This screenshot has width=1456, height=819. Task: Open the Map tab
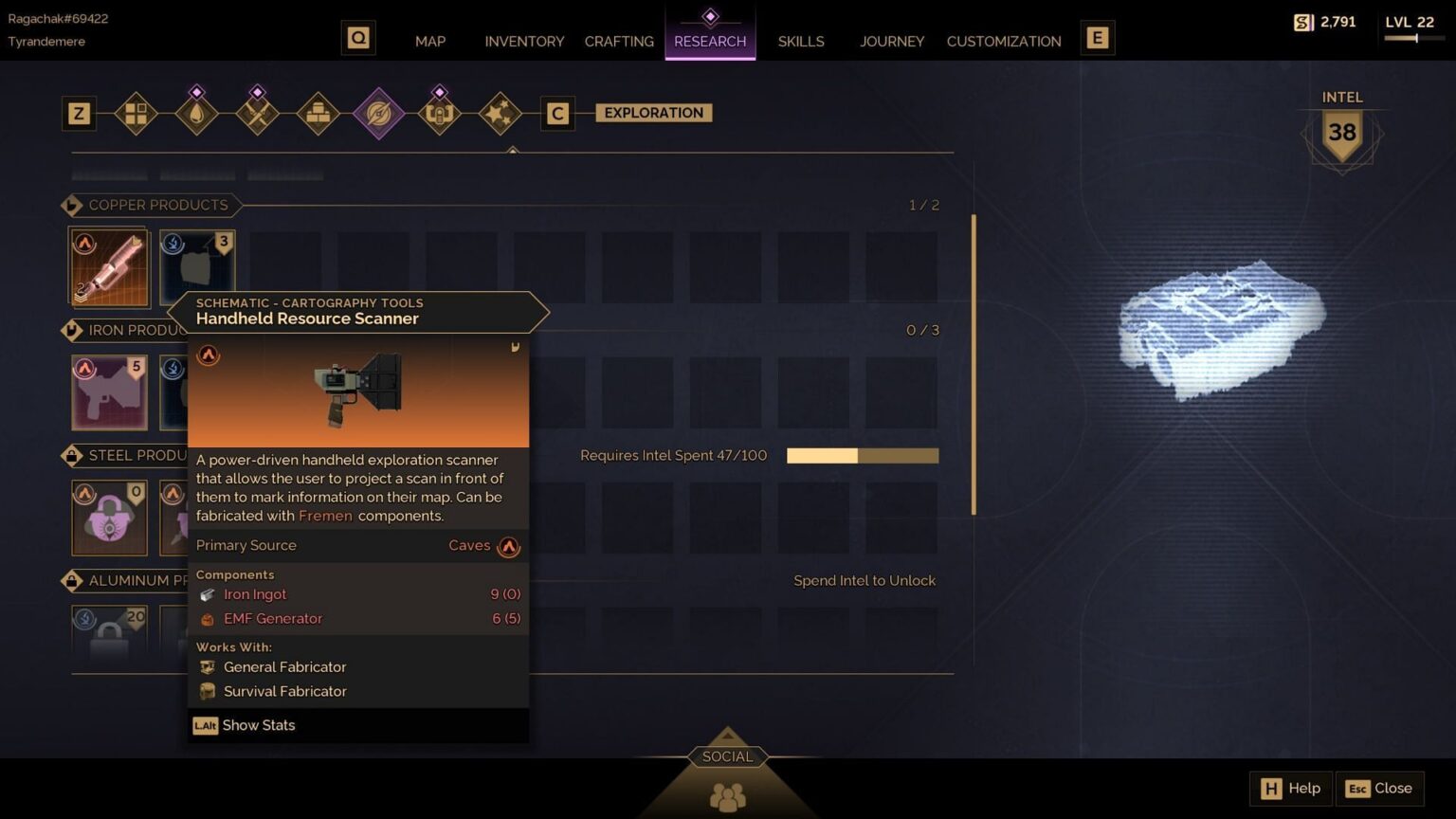point(430,41)
